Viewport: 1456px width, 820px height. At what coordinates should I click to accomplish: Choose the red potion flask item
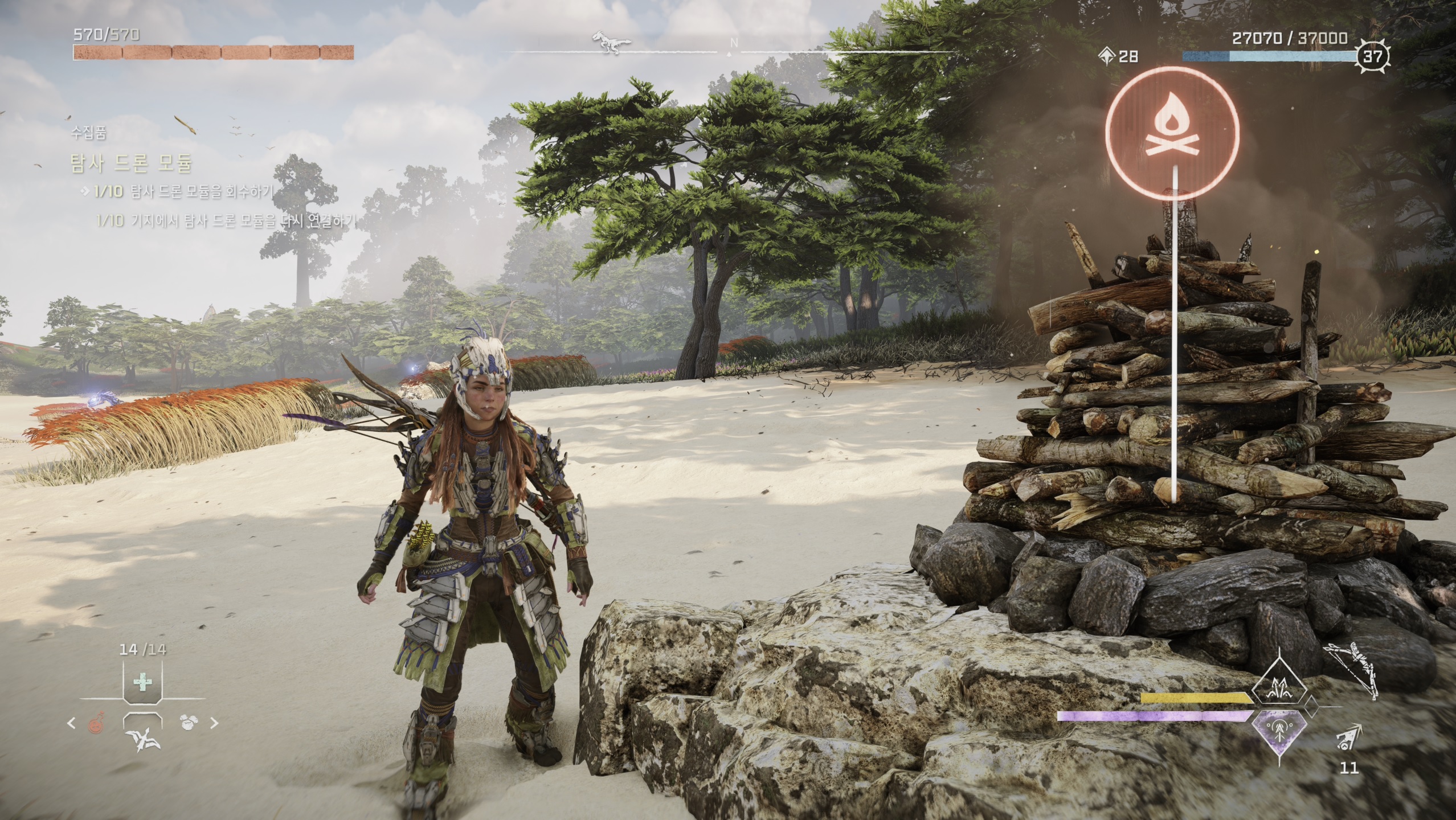tap(96, 723)
